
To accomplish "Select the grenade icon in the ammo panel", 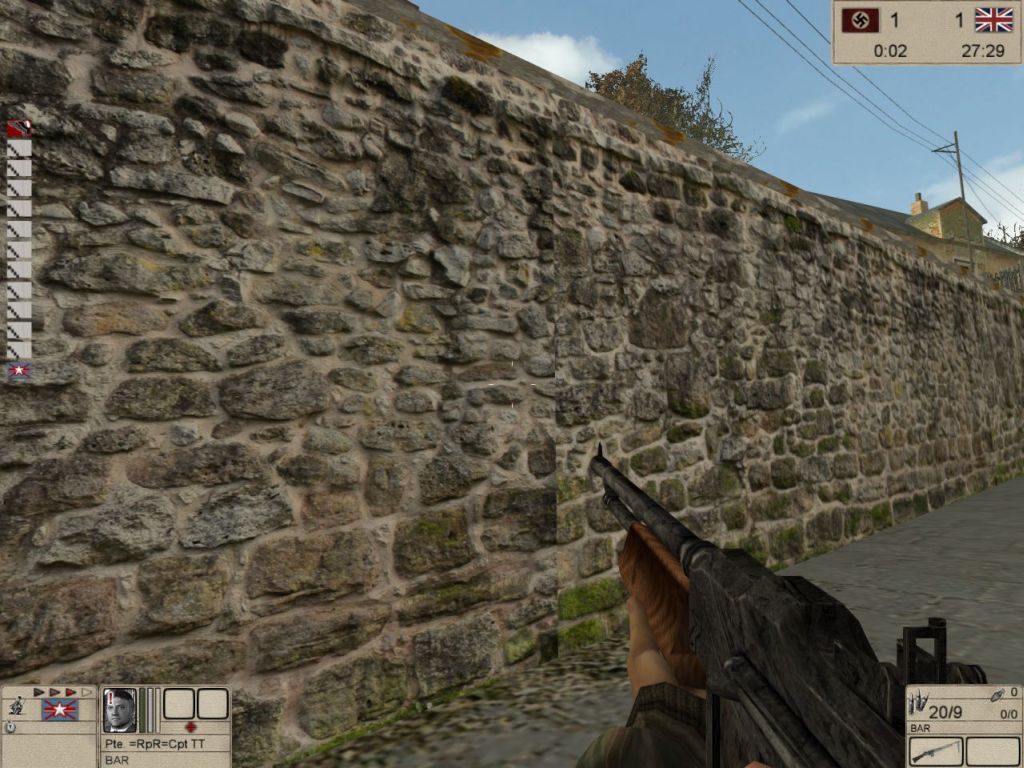I will coord(995,693).
